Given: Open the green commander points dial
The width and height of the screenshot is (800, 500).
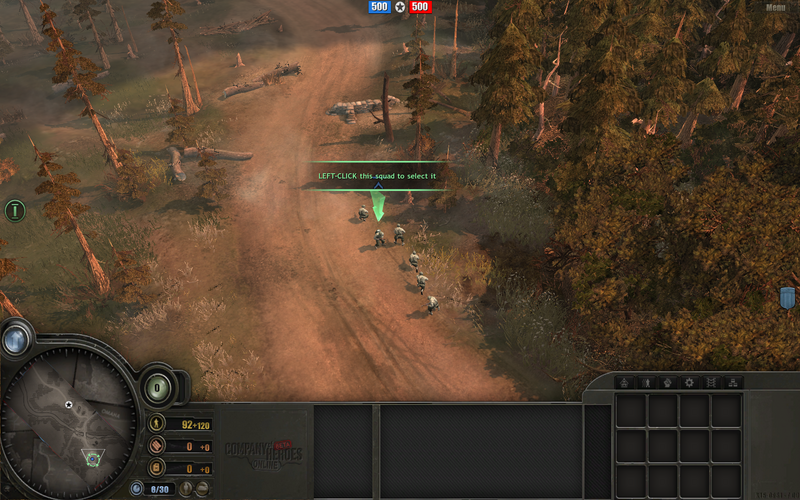Looking at the screenshot, I should 158,387.
